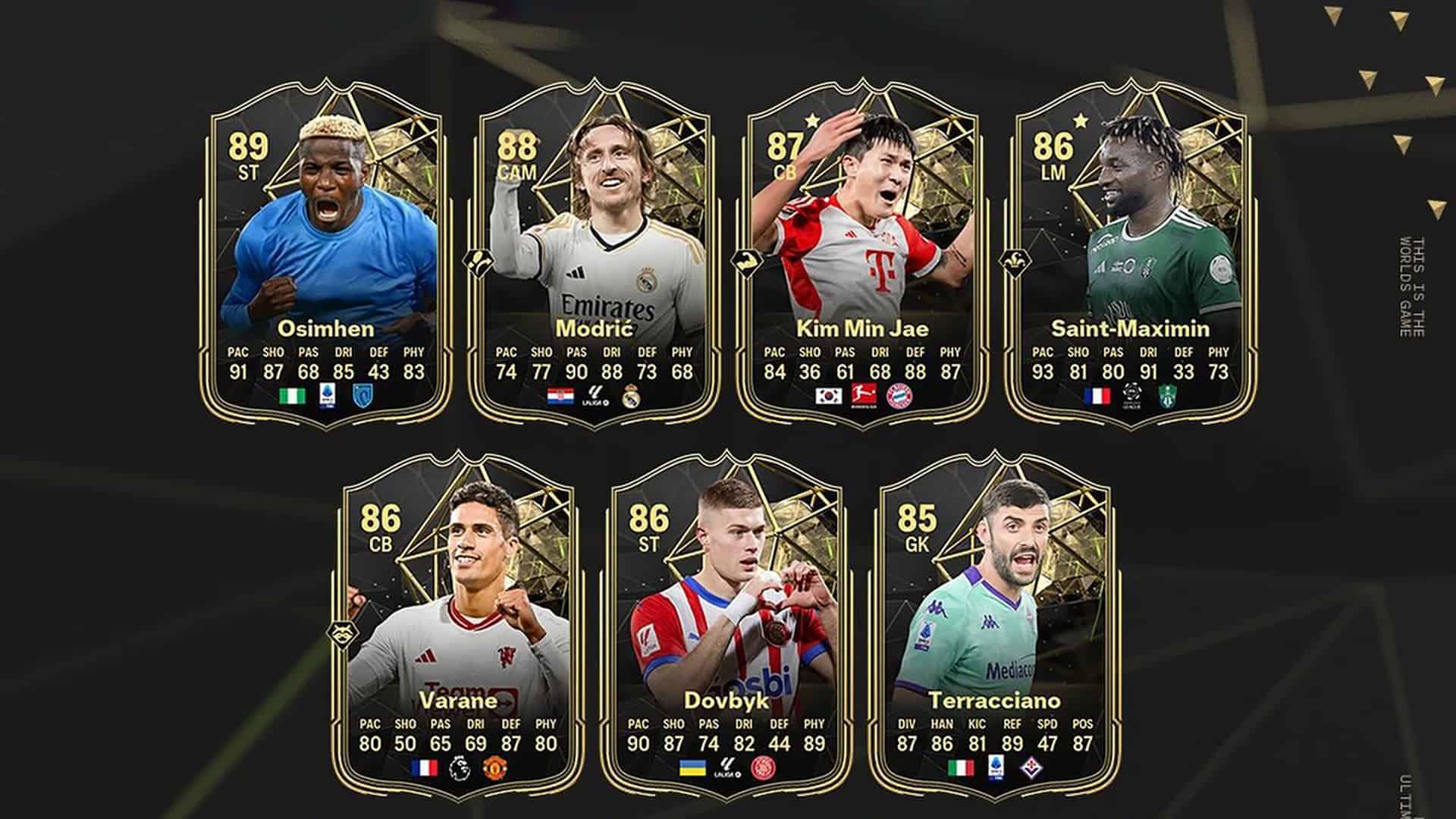Select the Ukraine flag on Dovbyk's card
This screenshot has height=819, width=1456.
tap(694, 765)
